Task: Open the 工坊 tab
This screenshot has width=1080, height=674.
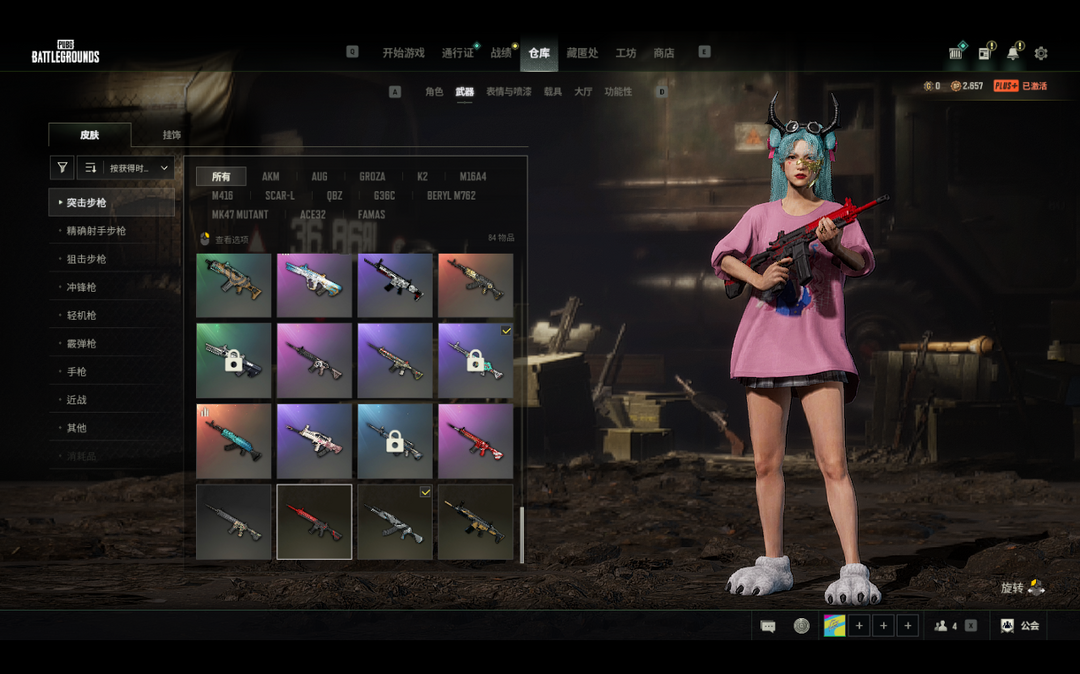Action: click(626, 53)
